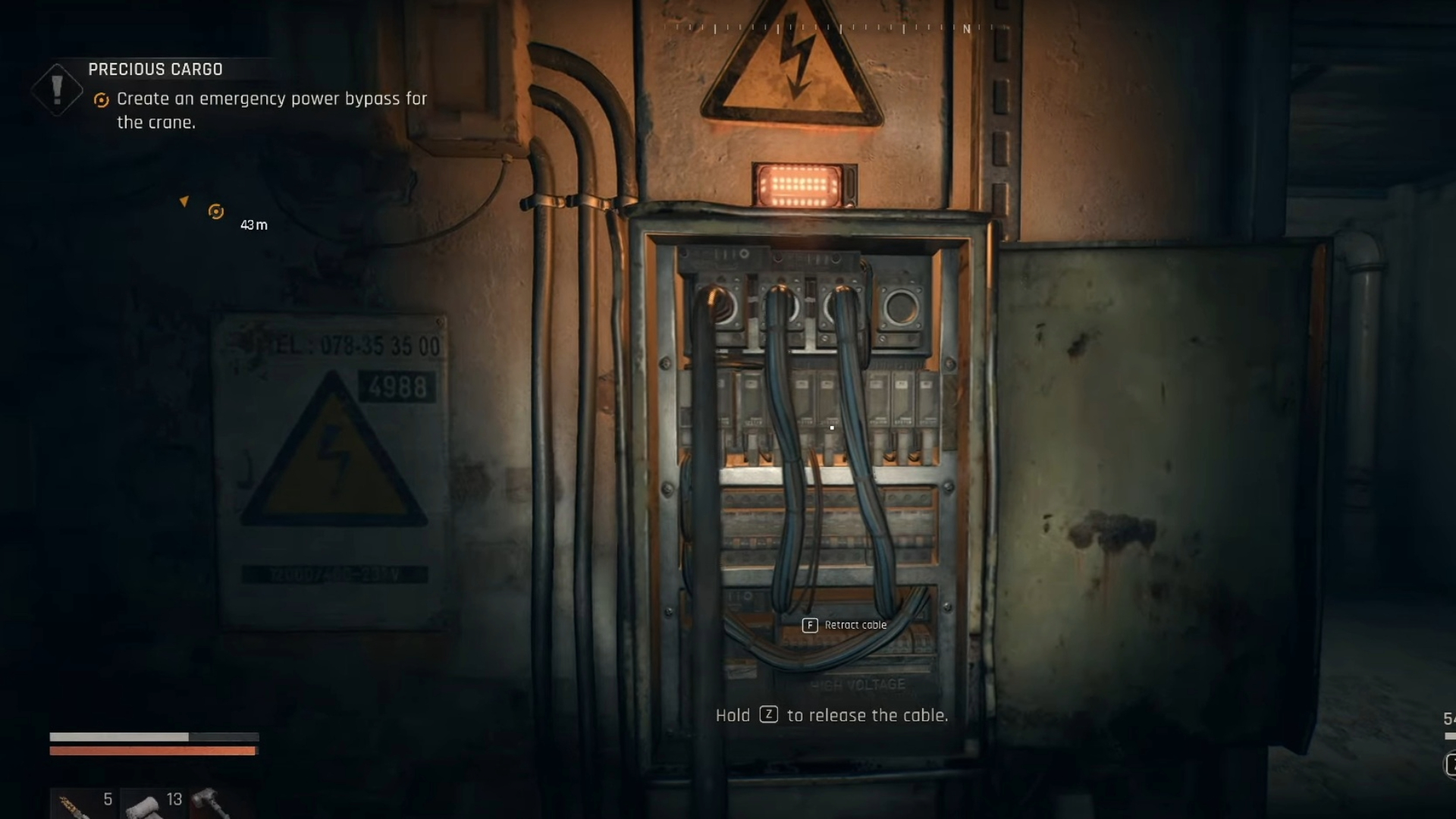
Task: Click the compass strip's N heading marker
Action: tap(966, 29)
